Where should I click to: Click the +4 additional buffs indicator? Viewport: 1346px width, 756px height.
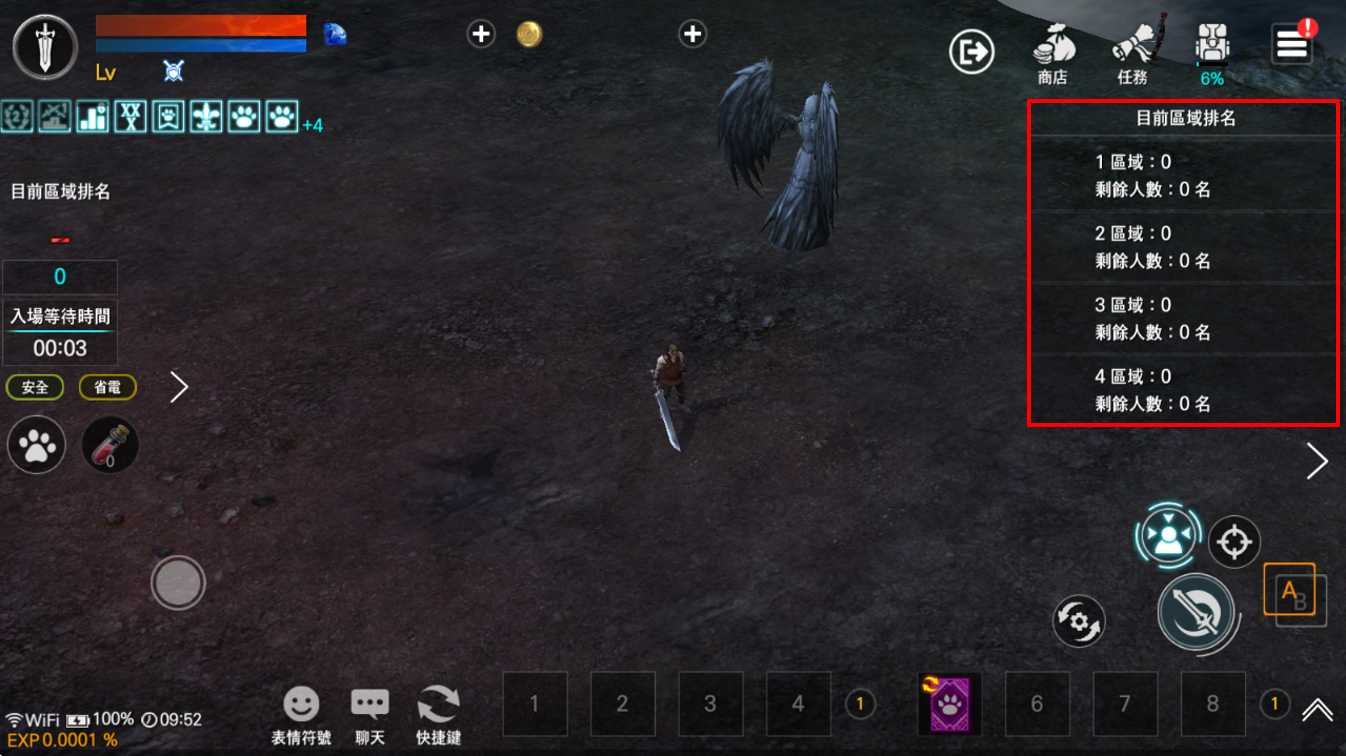(312, 126)
